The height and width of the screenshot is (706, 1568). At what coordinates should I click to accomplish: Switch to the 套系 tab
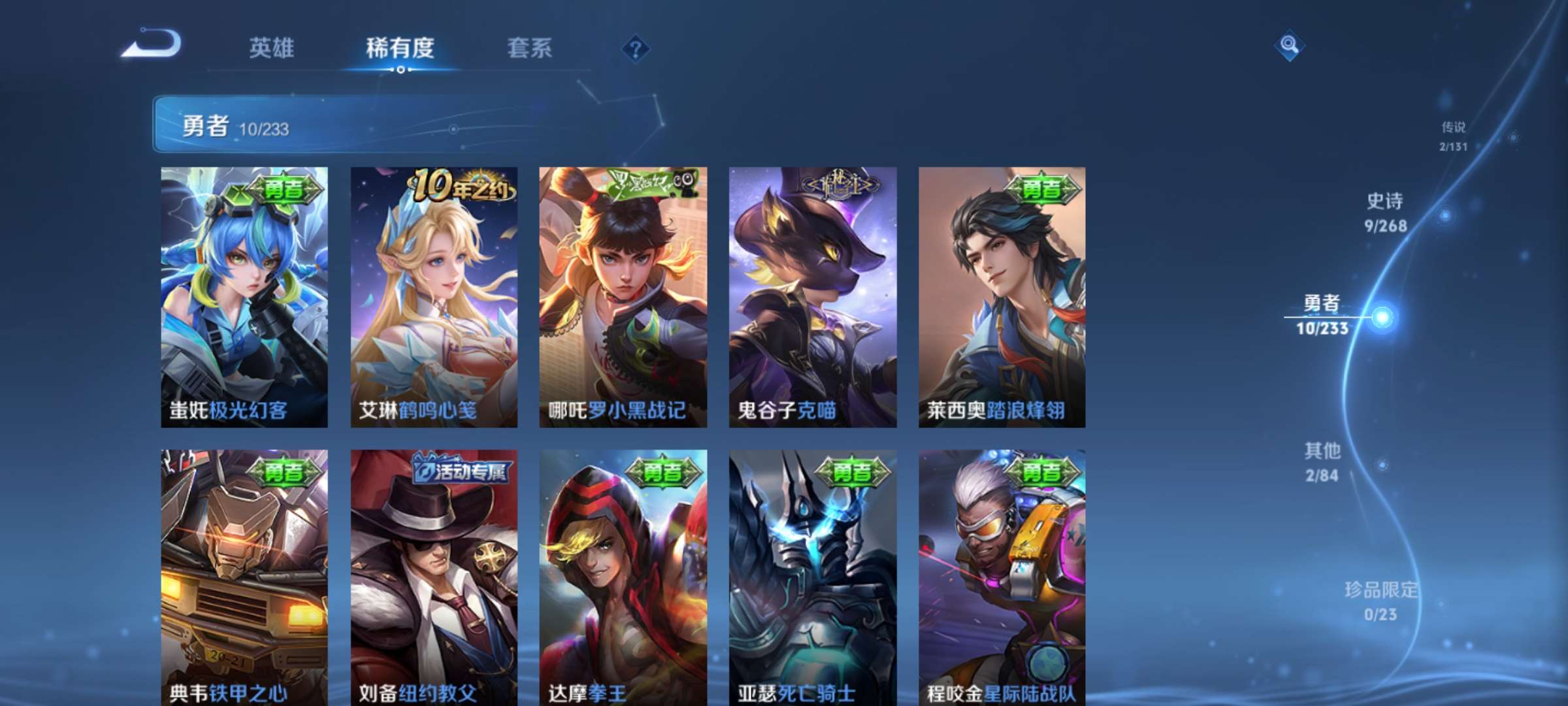pyautogui.click(x=529, y=48)
